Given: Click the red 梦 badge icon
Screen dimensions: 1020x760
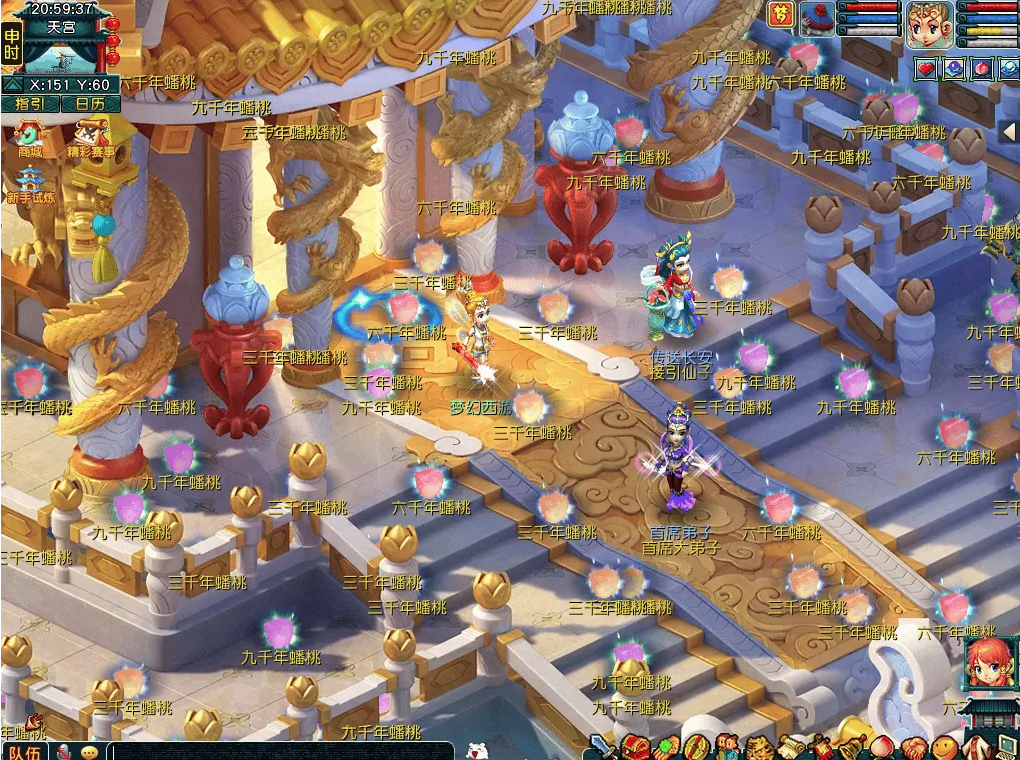Looking at the screenshot, I should click(x=780, y=14).
